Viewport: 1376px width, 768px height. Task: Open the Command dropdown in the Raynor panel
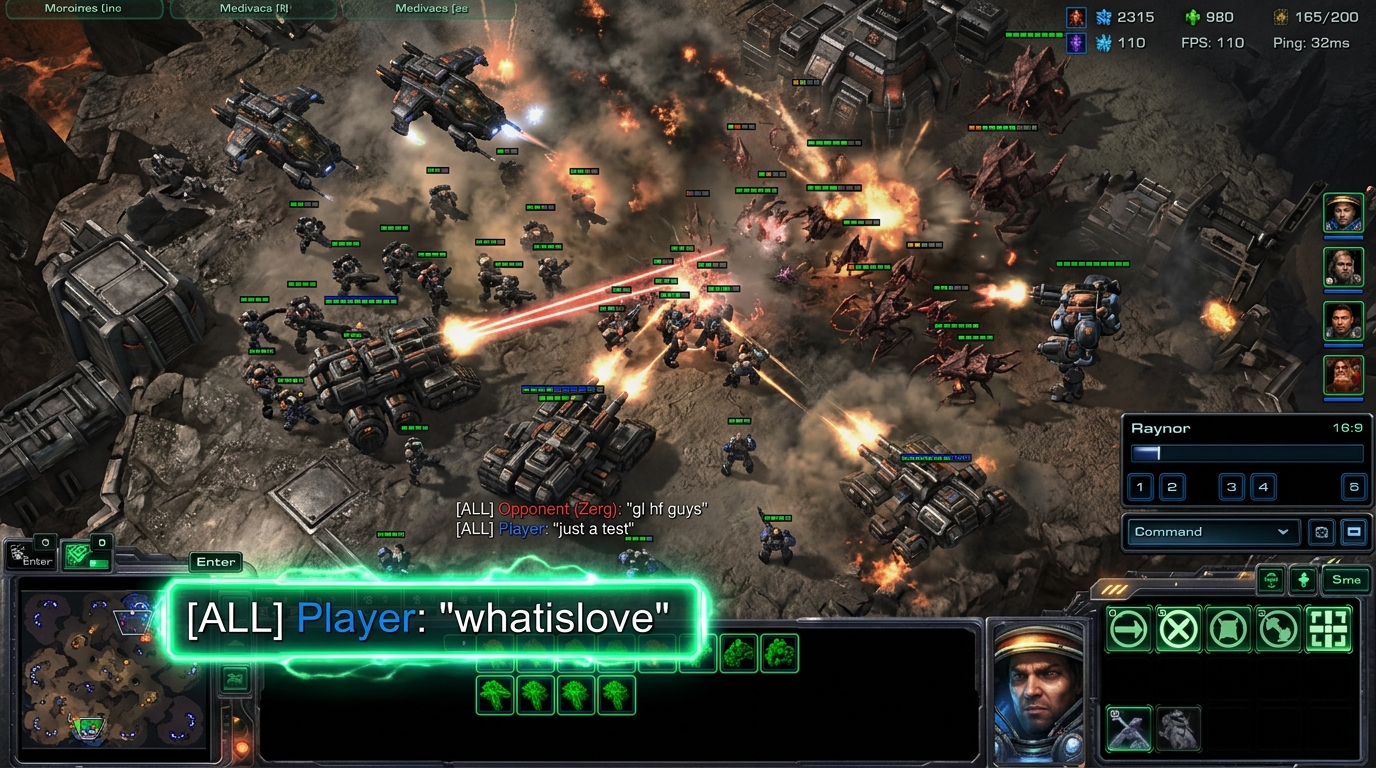coord(1213,531)
